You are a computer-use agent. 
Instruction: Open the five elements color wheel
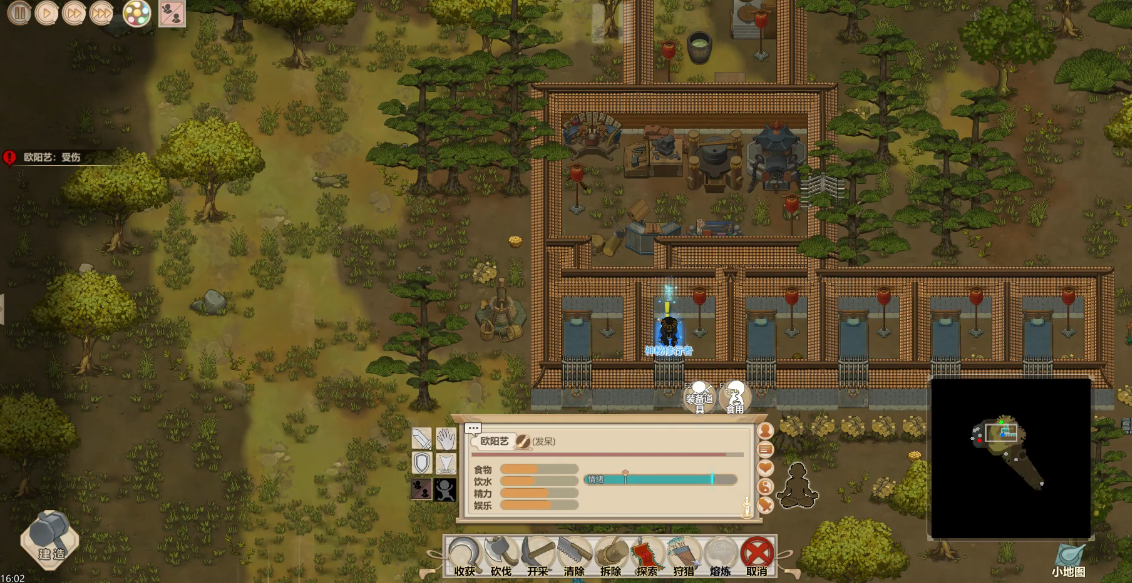137,13
